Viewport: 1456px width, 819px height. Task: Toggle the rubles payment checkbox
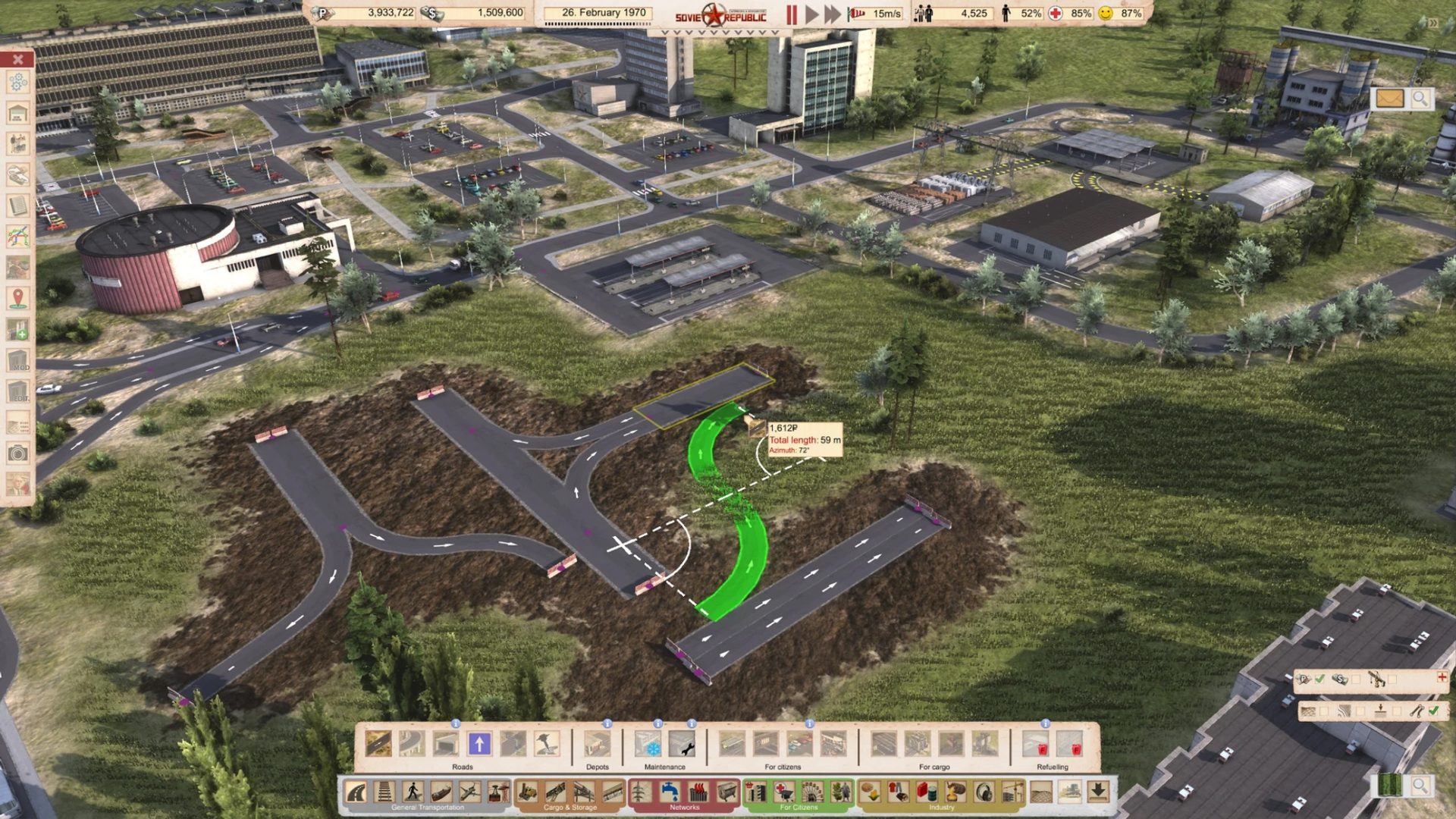[1320, 679]
